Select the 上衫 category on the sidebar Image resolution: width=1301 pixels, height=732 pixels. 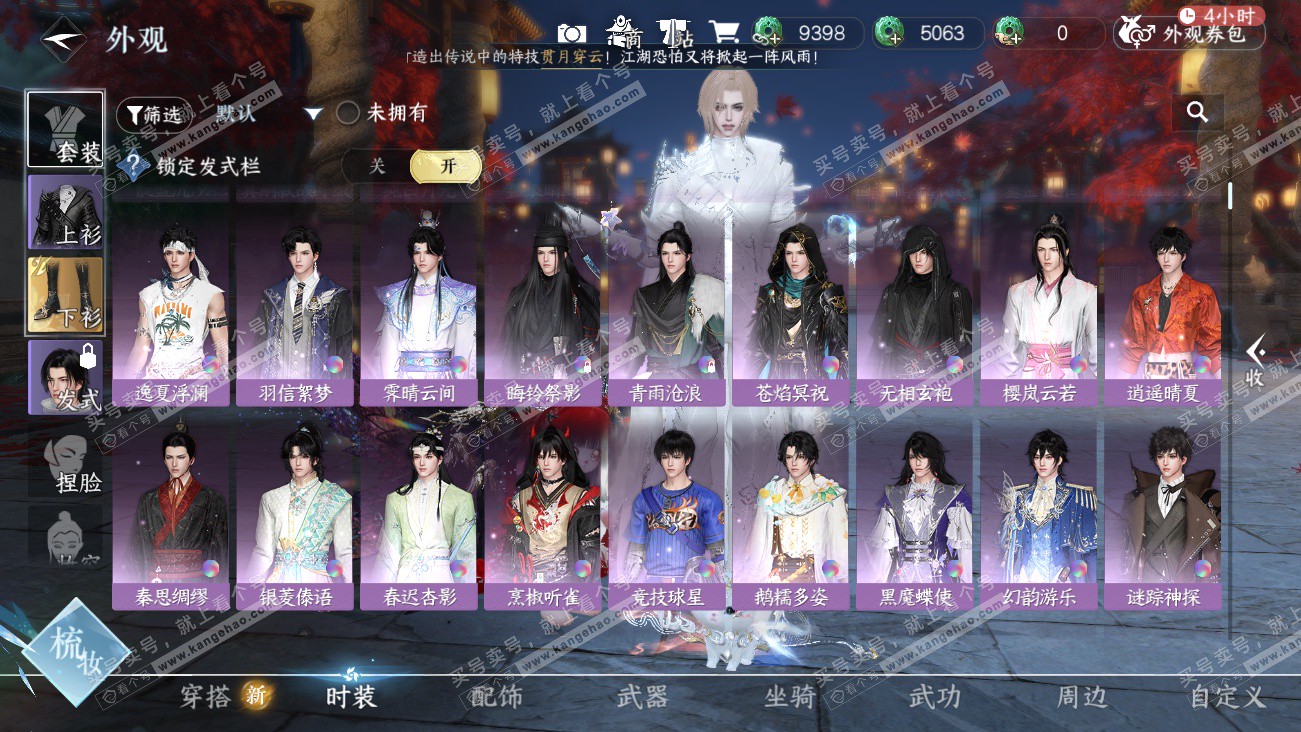(65, 212)
